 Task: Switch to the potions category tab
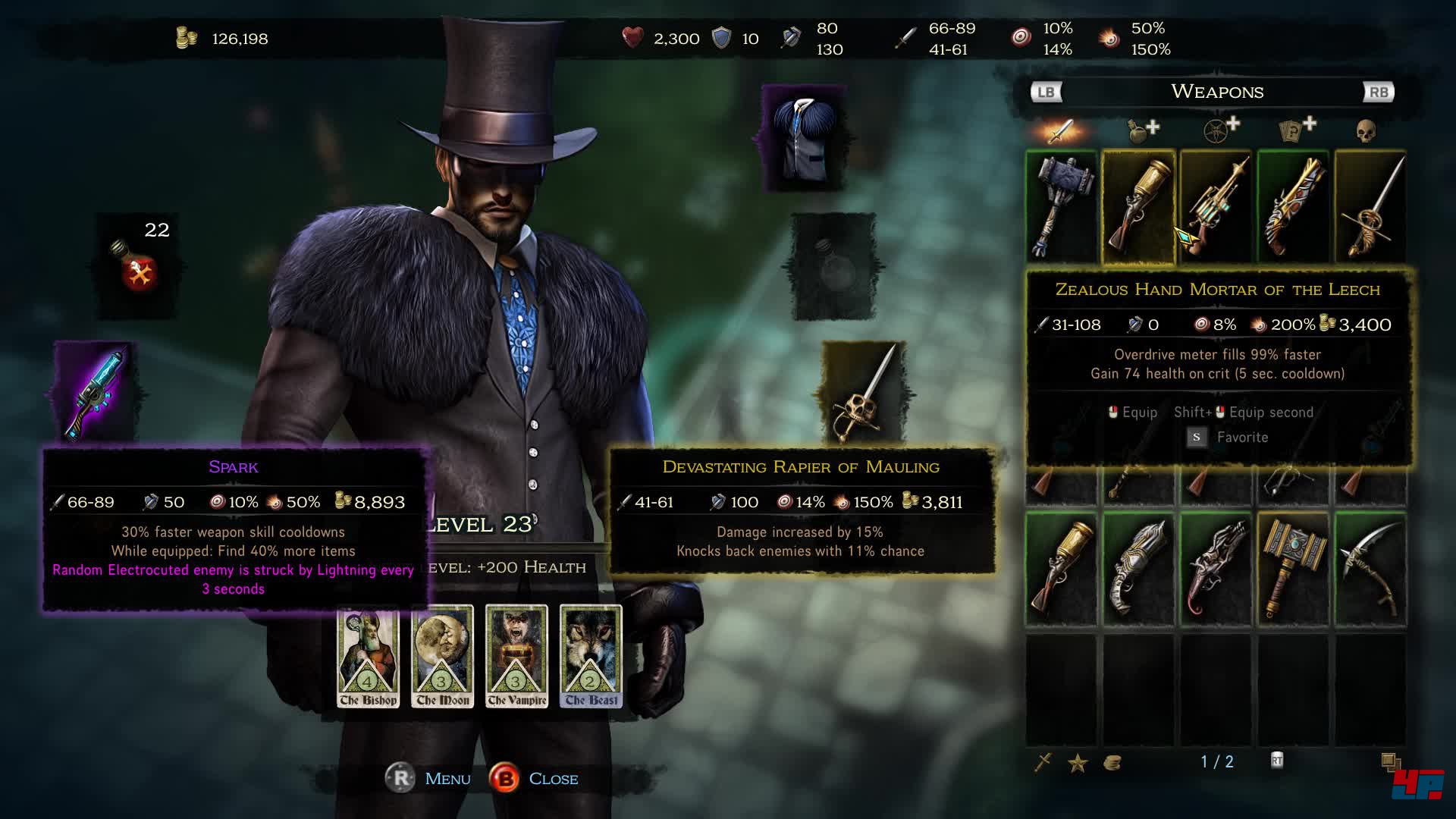[1141, 130]
